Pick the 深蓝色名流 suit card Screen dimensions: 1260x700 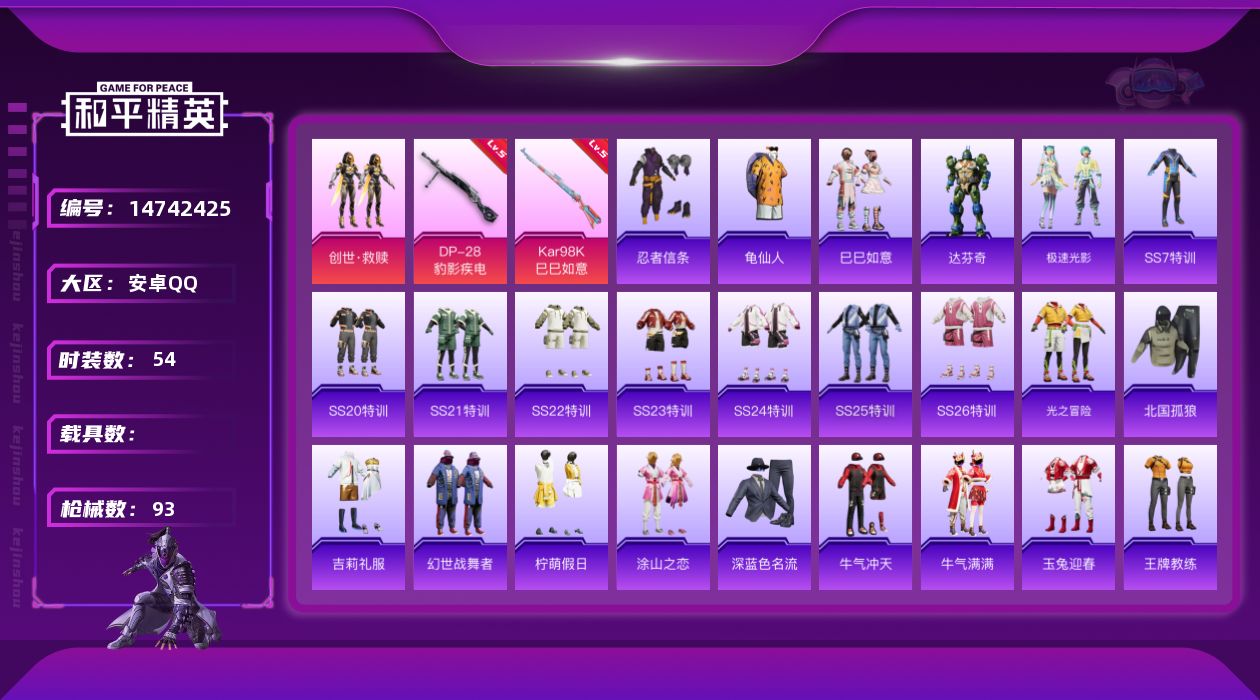(x=764, y=517)
